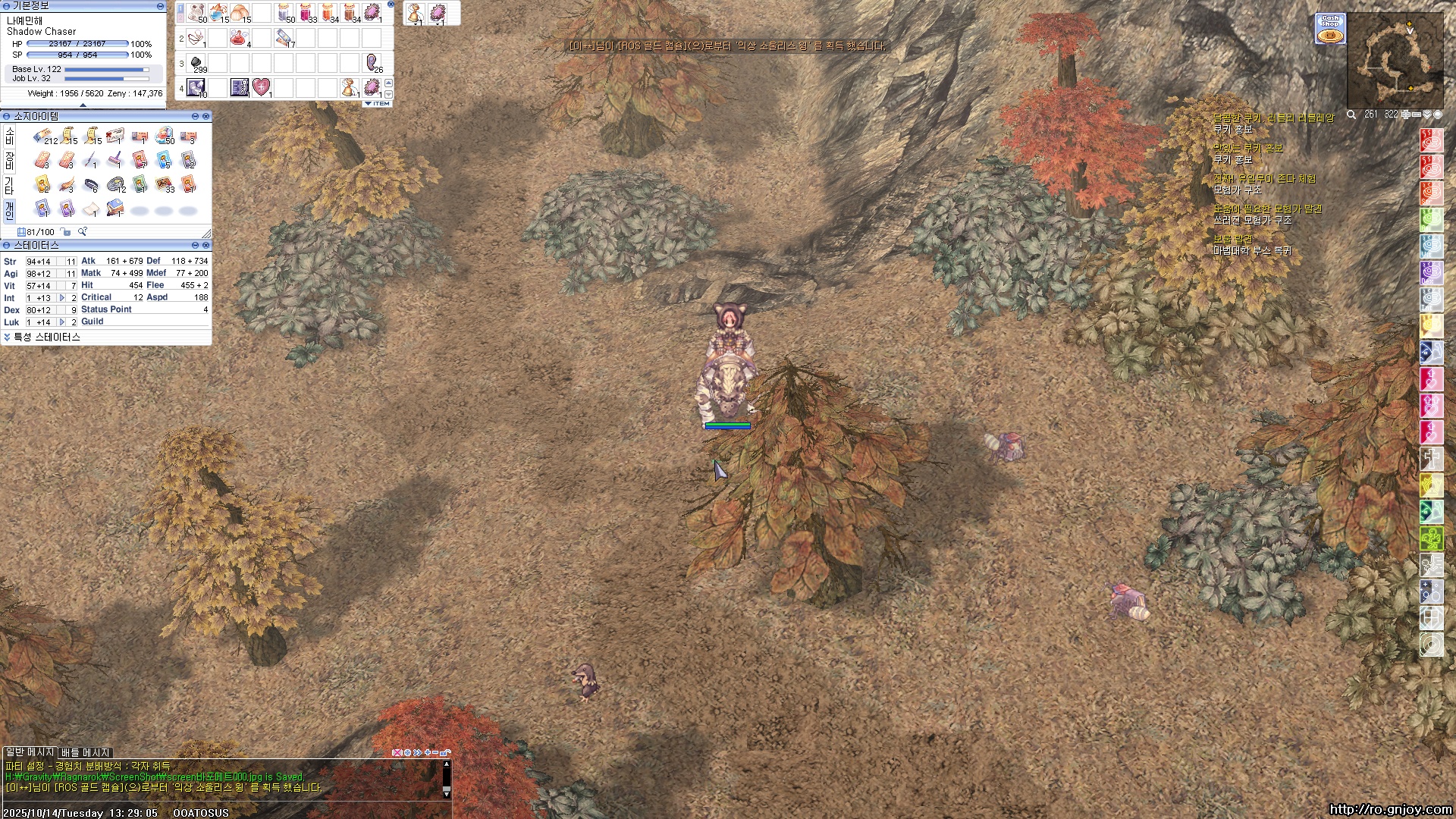Screen dimensions: 1456x819
Task: Click the inventory search magnifier icon
Action: coord(82,232)
